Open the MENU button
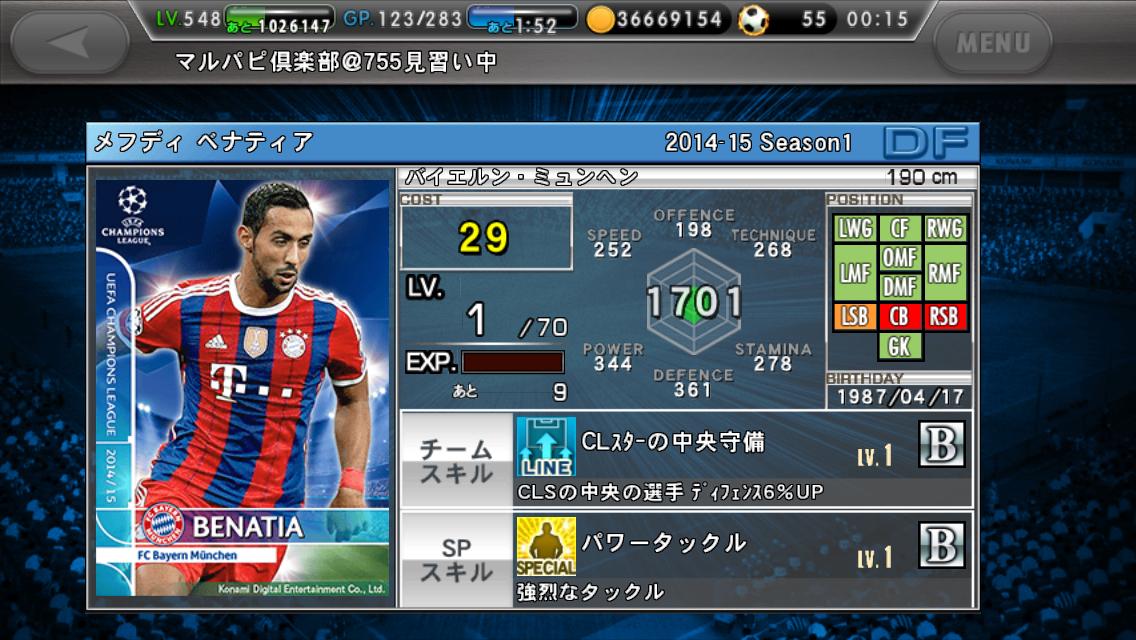The width and height of the screenshot is (1136, 640). [x=992, y=43]
